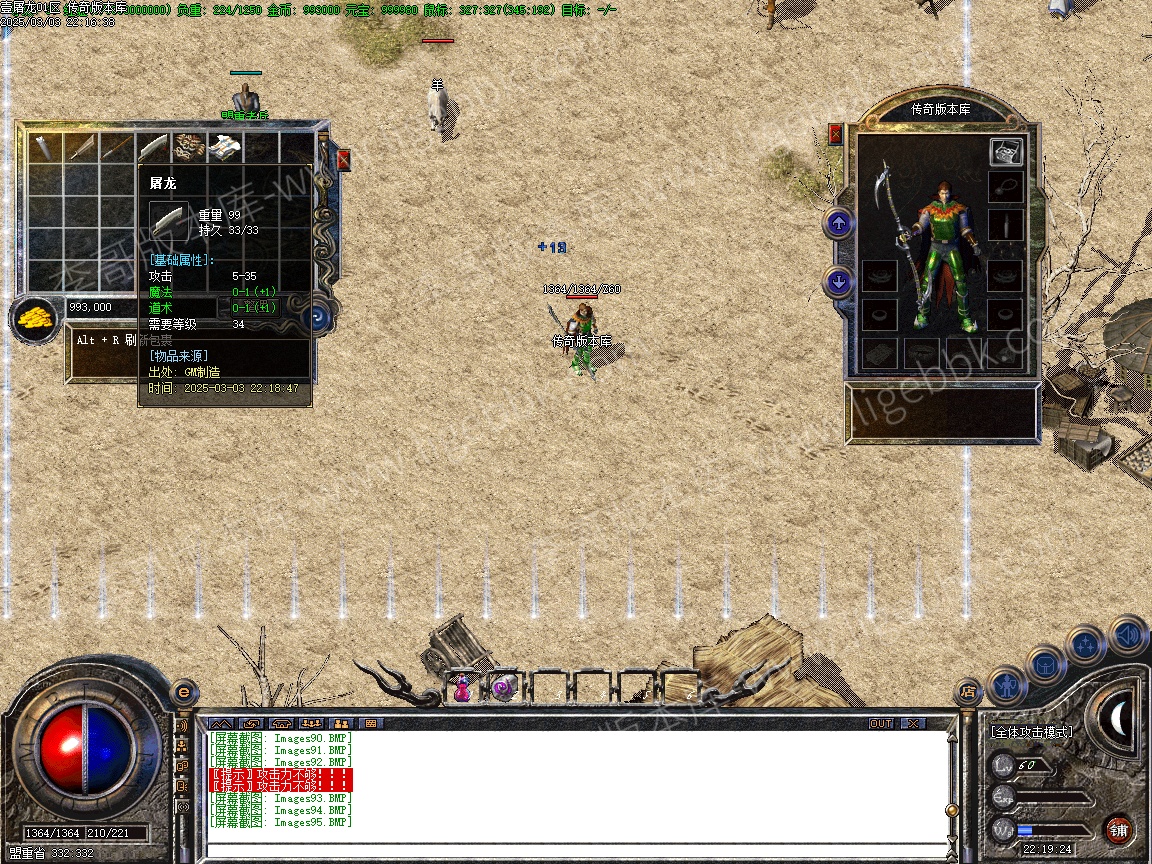Close the chat bar with its X button
The image size is (1152, 864).
pos(913,723)
